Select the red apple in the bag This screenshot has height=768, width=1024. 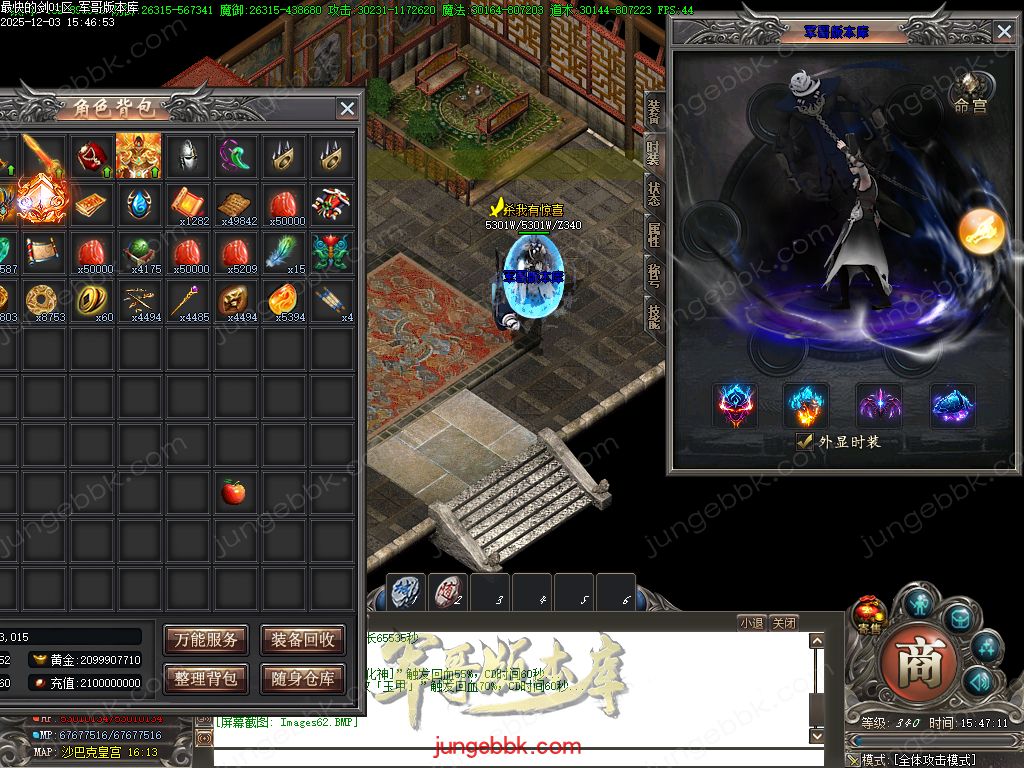pos(233,491)
